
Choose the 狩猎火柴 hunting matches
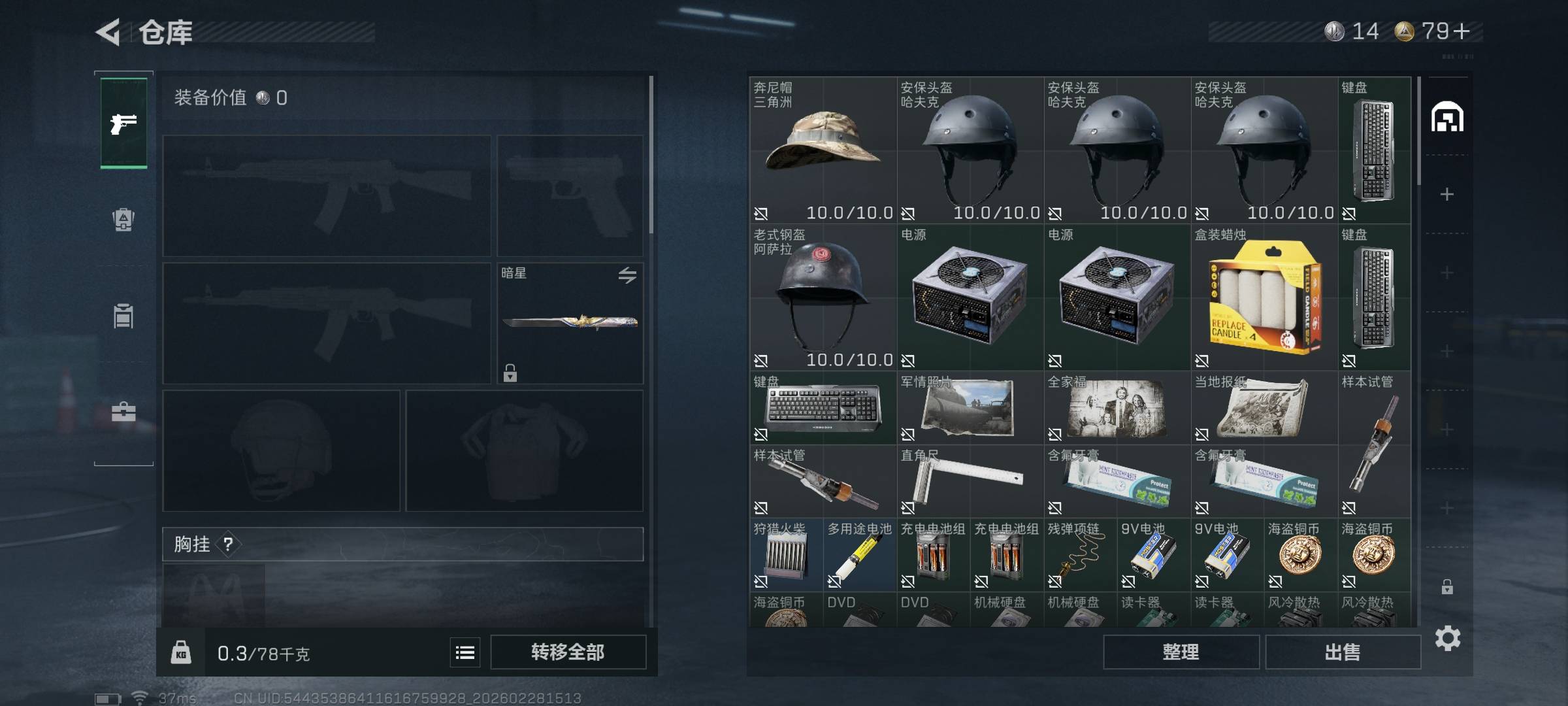786,555
